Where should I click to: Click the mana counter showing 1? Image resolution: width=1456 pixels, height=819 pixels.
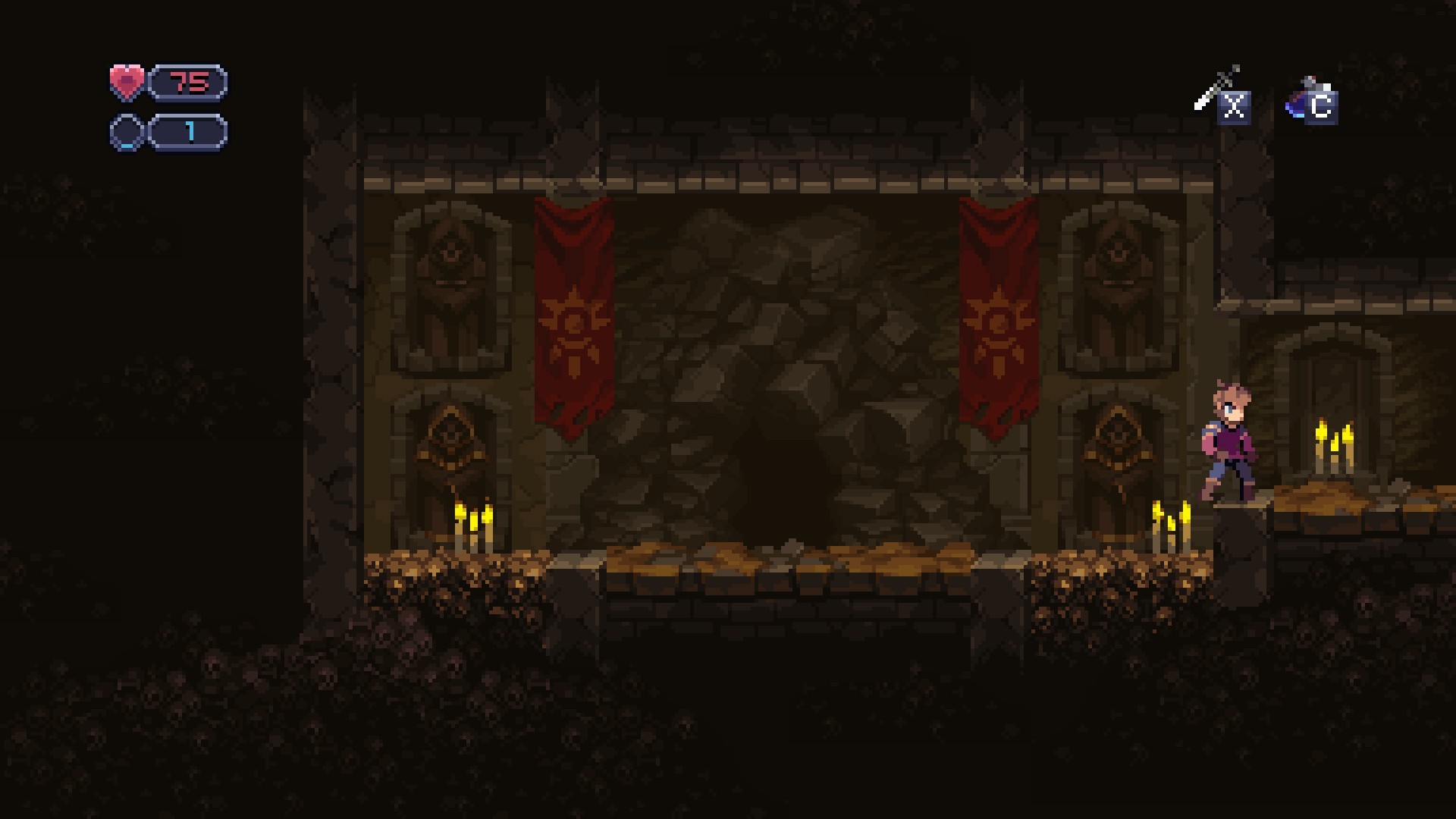pyautogui.click(x=190, y=130)
